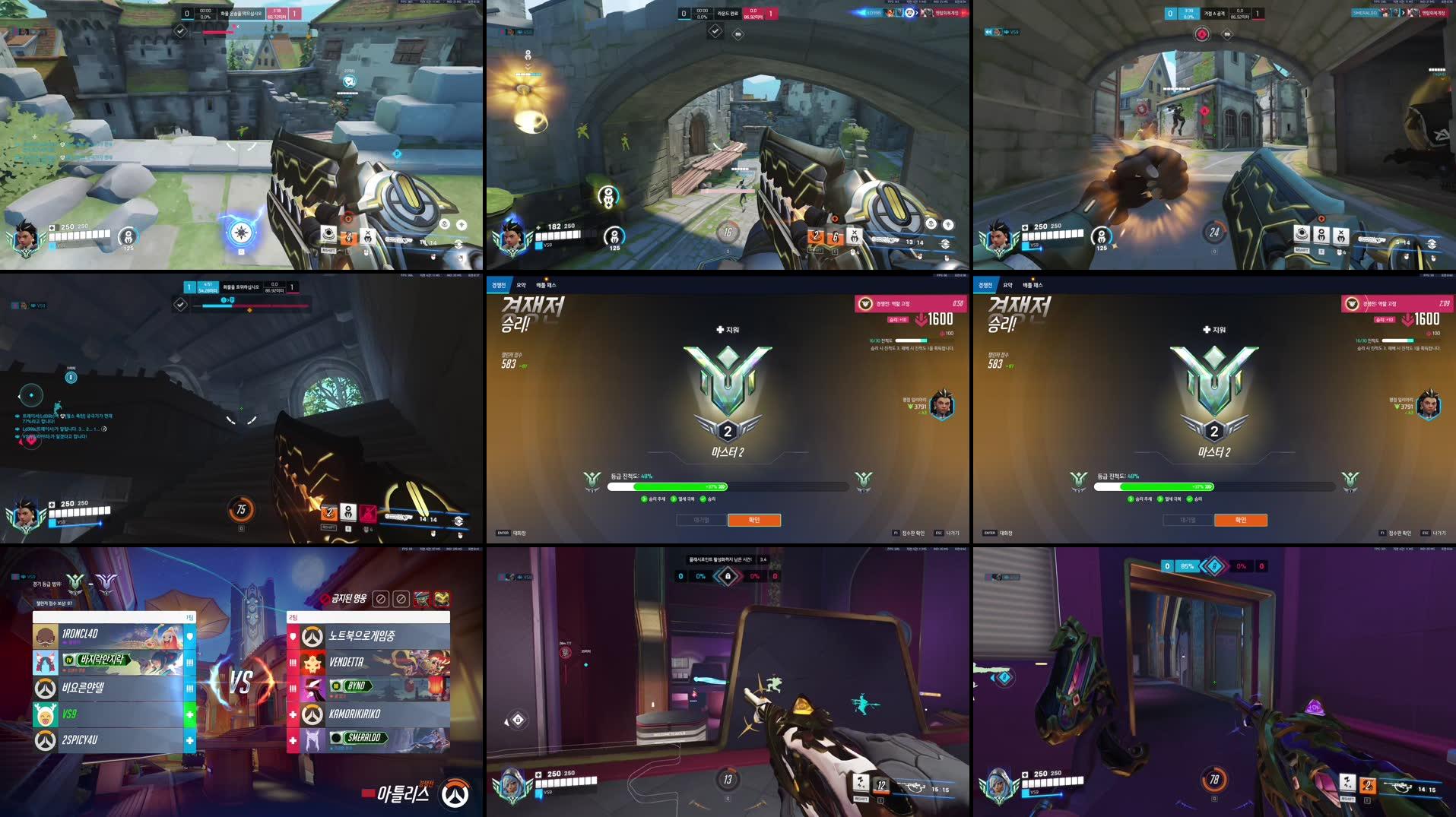Viewport: 1456px width, 817px height.
Task: Click the support plus role icon next to KAMORIKIRIKO
Action: tap(292, 713)
